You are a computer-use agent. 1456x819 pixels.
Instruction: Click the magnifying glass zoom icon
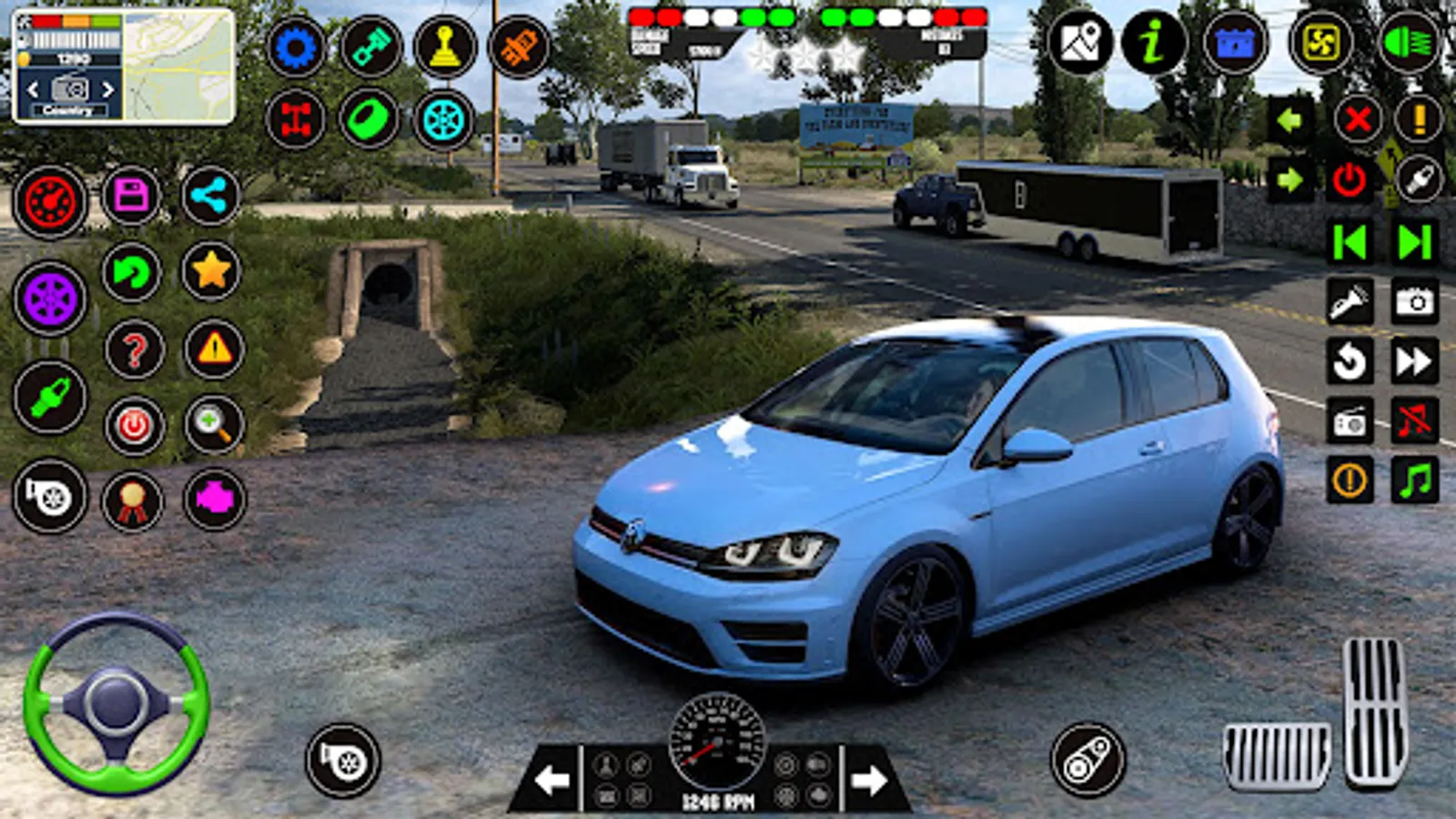214,424
